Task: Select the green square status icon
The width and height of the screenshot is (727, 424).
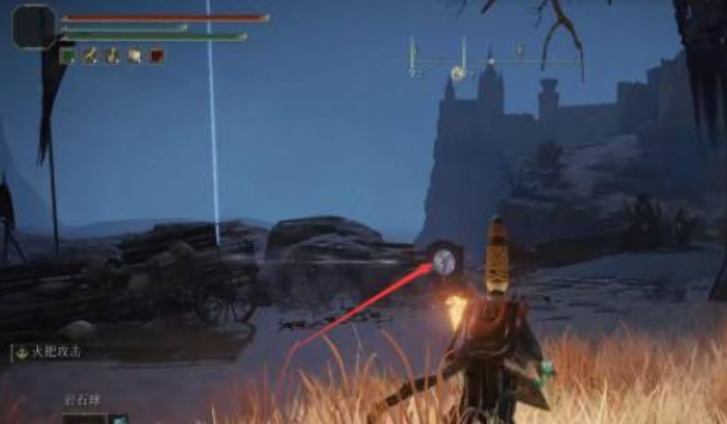Action: pyautogui.click(x=68, y=57)
